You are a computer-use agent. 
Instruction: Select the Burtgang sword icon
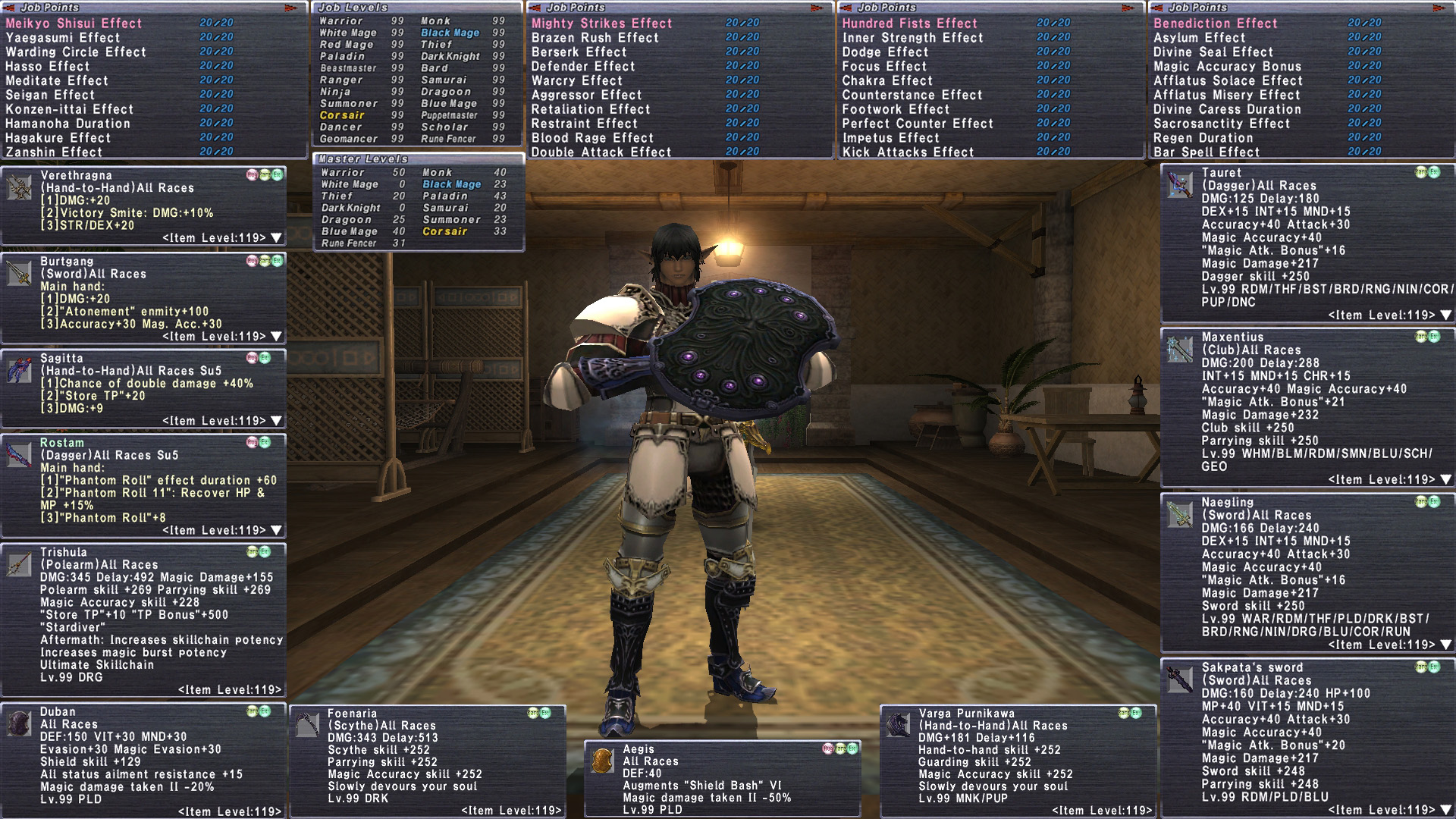click(x=19, y=273)
